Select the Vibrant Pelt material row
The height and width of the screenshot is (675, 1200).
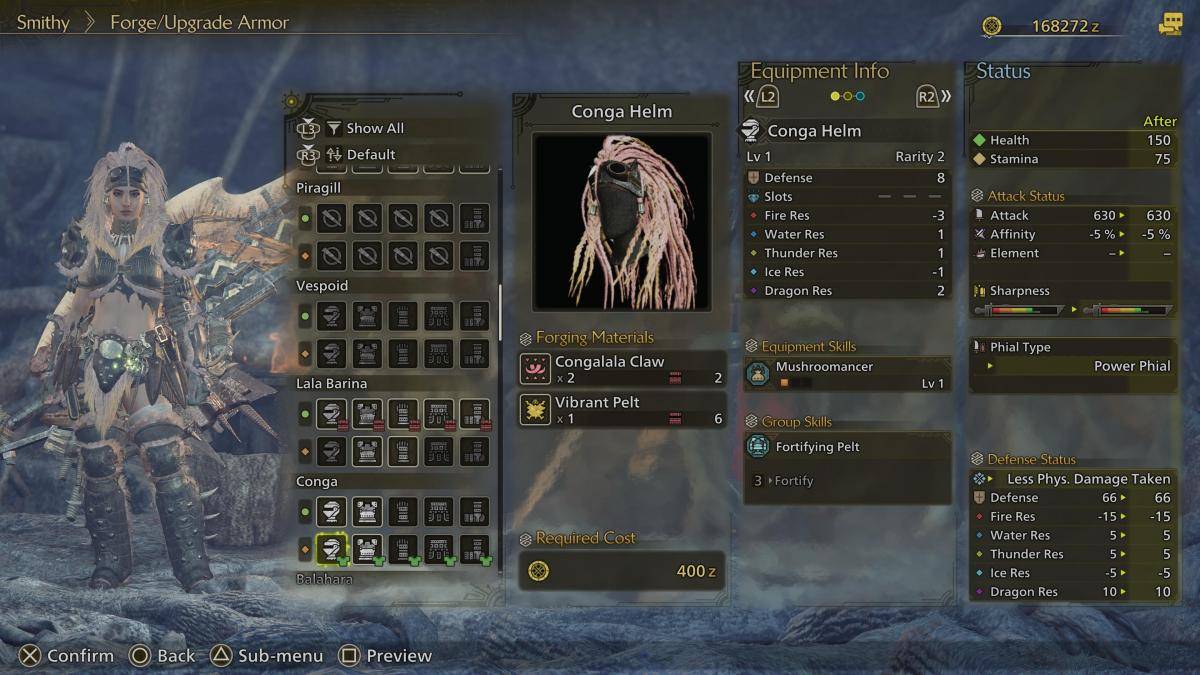(622, 409)
